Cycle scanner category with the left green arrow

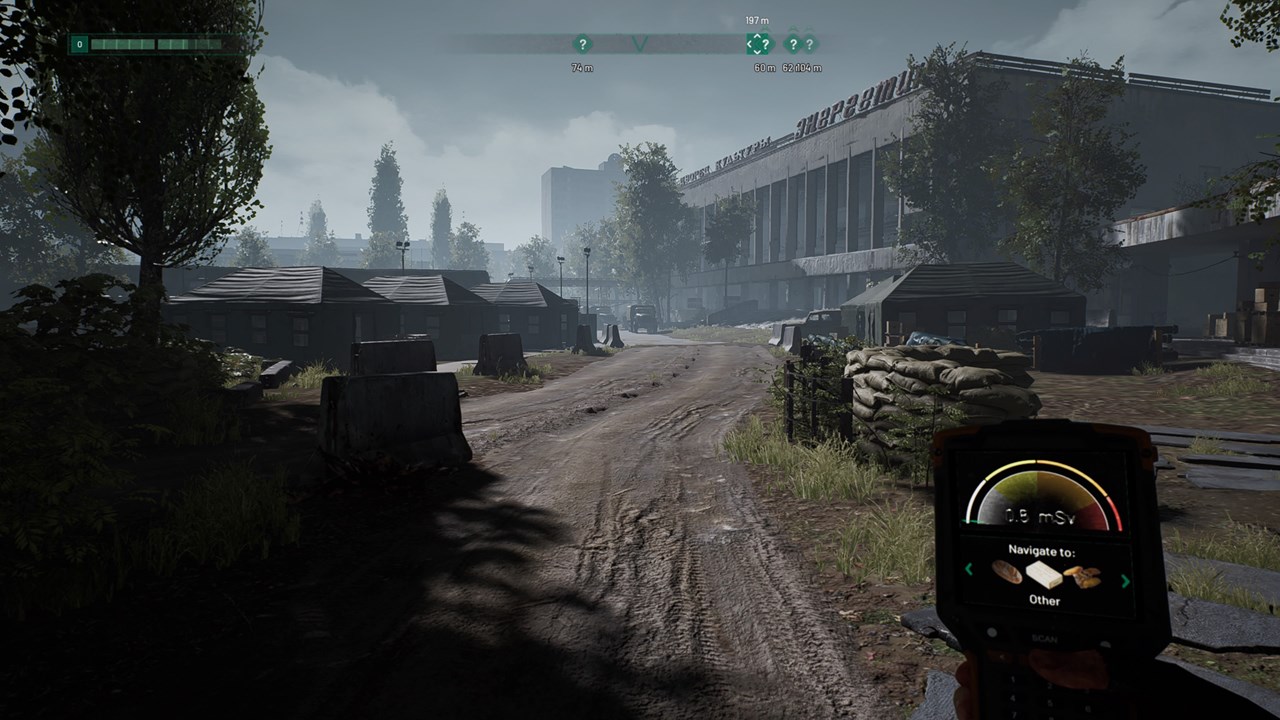point(968,570)
